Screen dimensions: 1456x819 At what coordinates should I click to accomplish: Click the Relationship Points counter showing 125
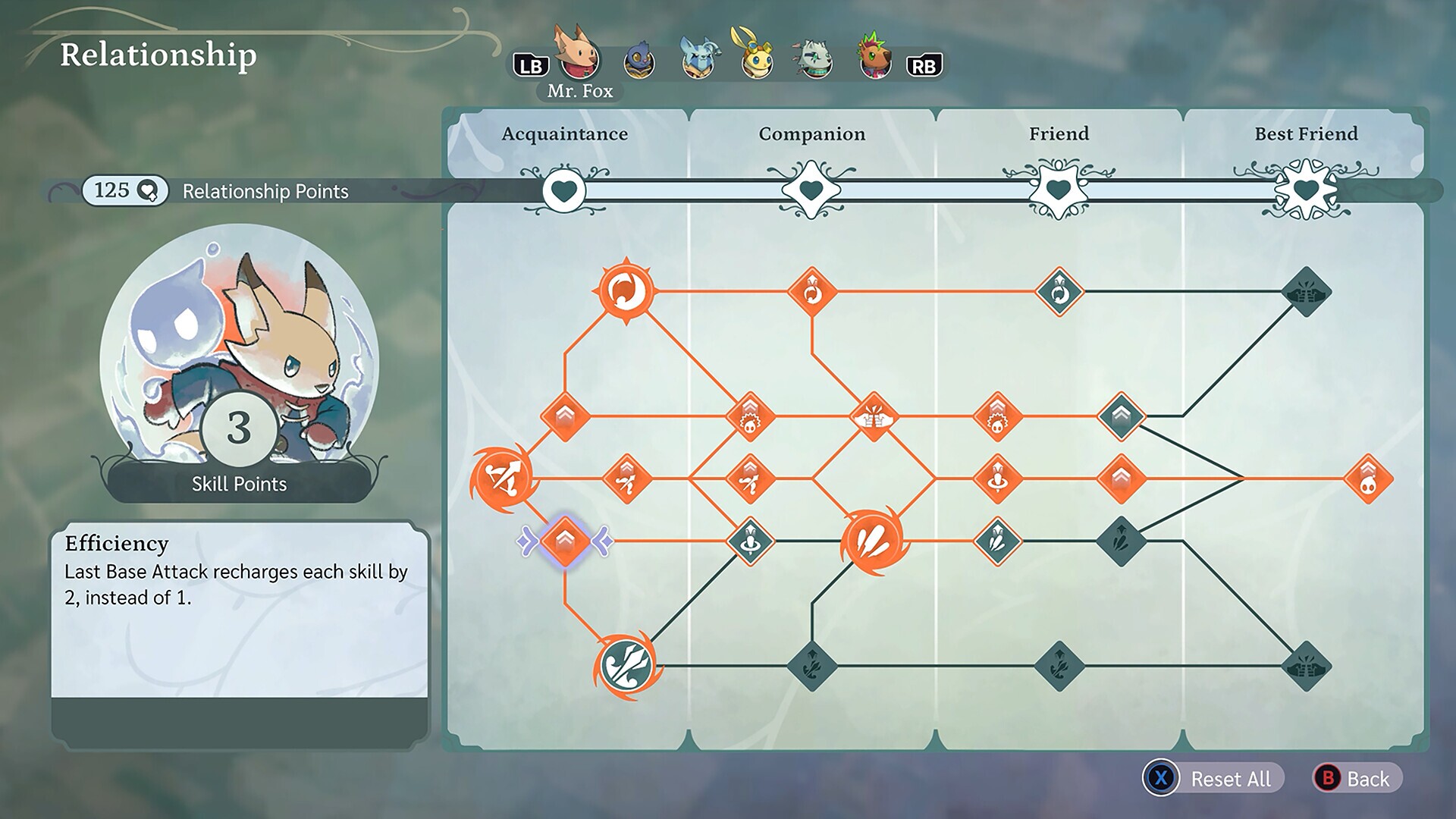[x=125, y=191]
